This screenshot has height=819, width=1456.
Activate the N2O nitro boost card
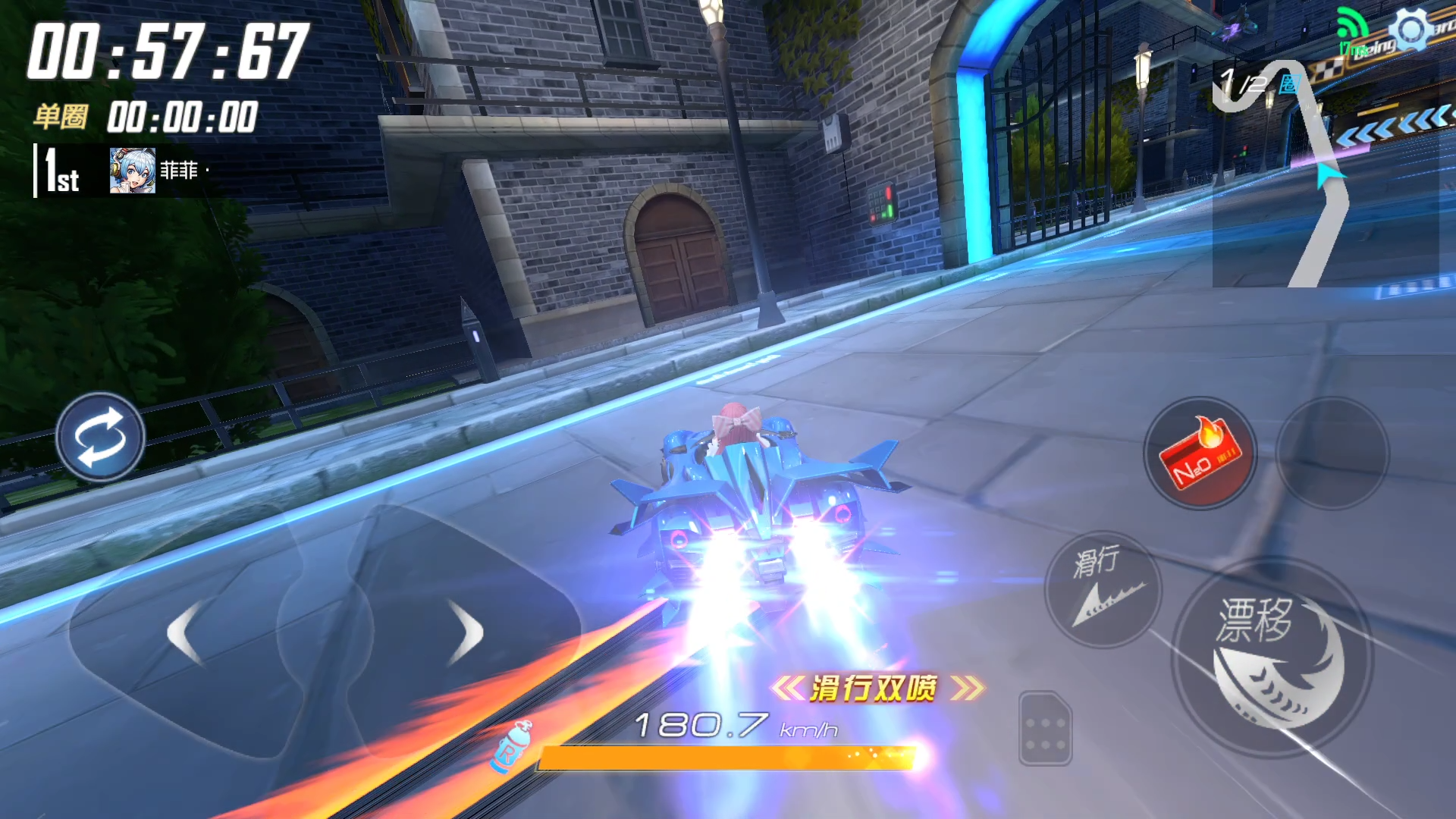click(x=1200, y=454)
